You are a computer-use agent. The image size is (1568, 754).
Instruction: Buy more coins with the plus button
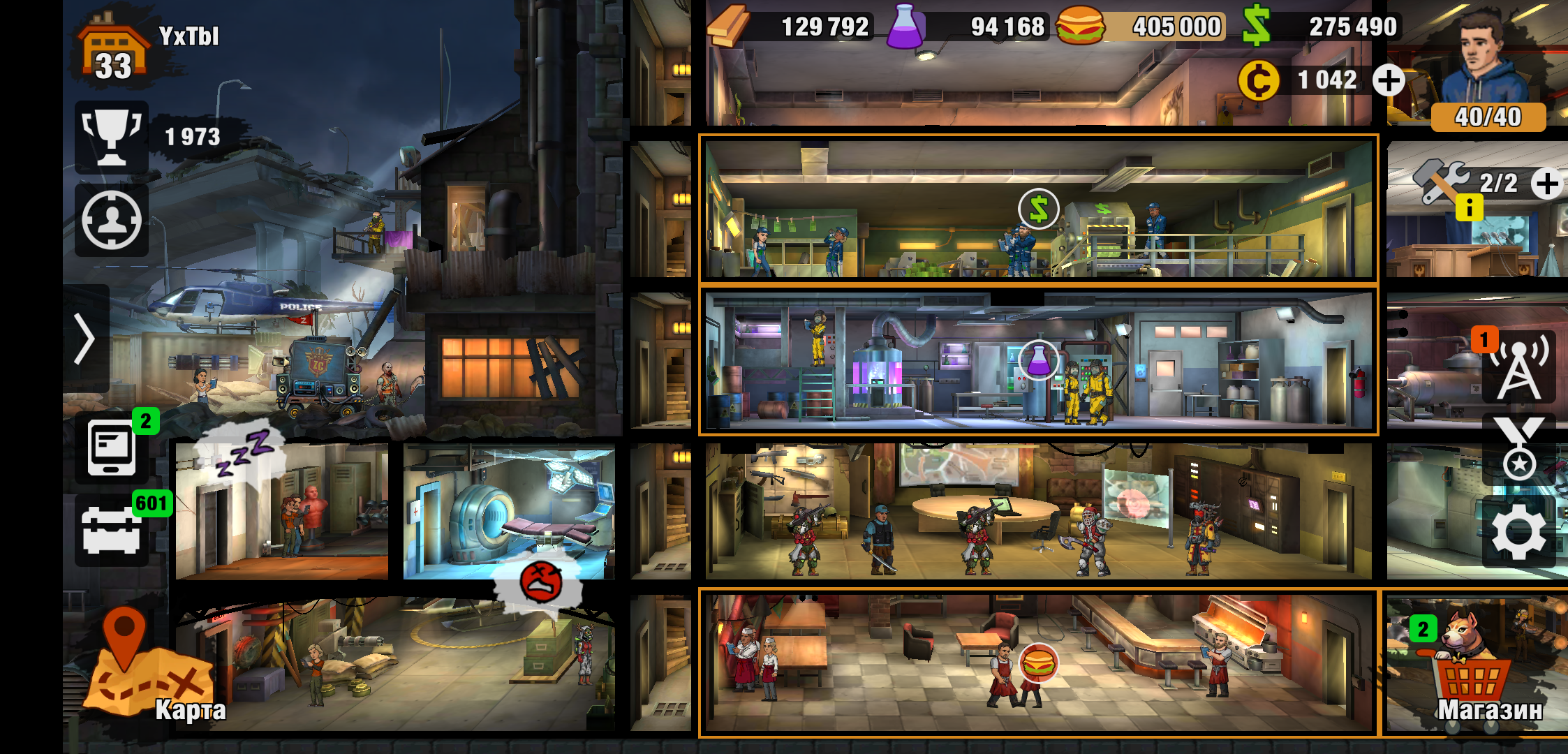click(1389, 81)
